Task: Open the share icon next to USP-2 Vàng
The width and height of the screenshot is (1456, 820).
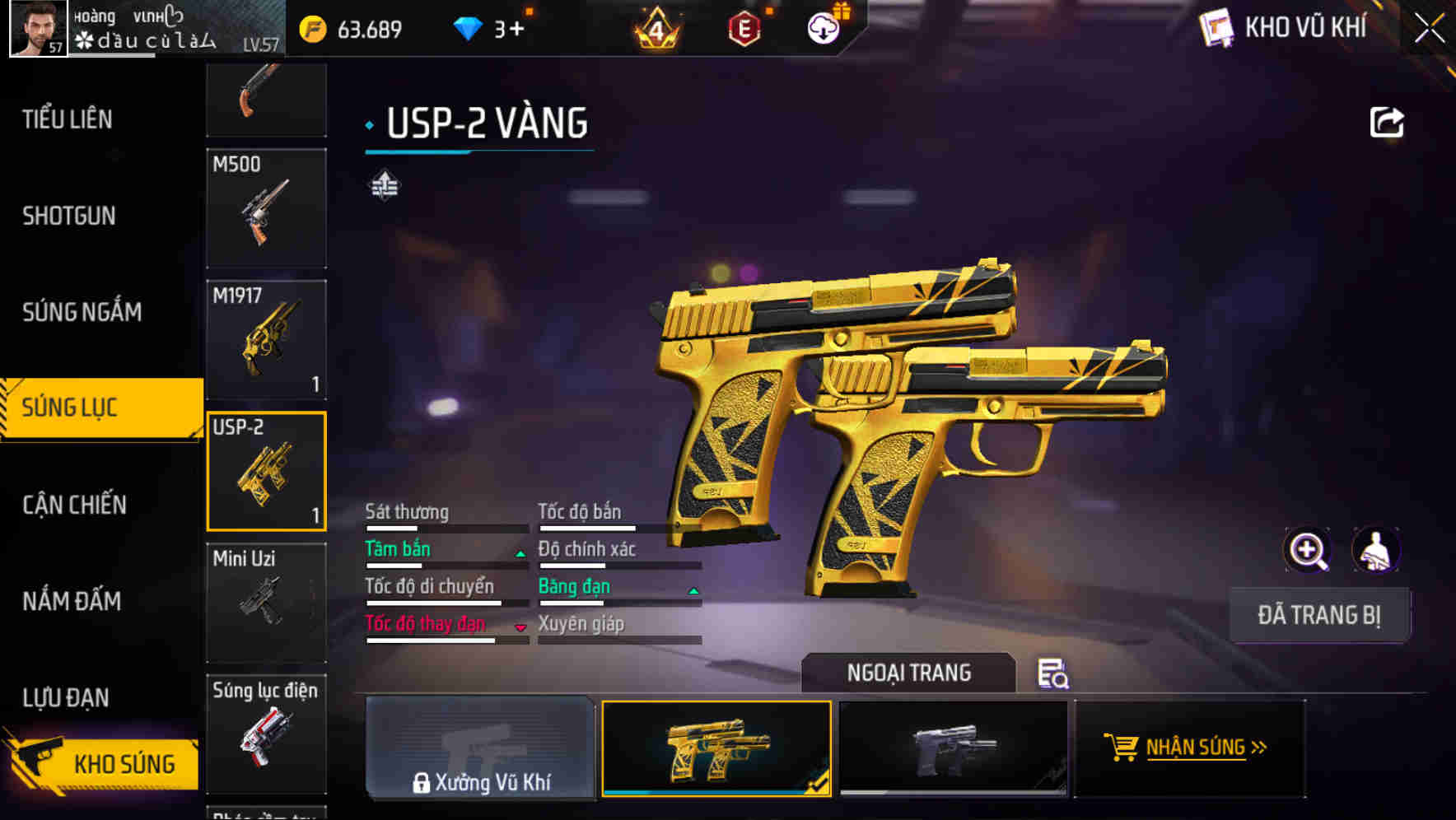Action: (1387, 121)
